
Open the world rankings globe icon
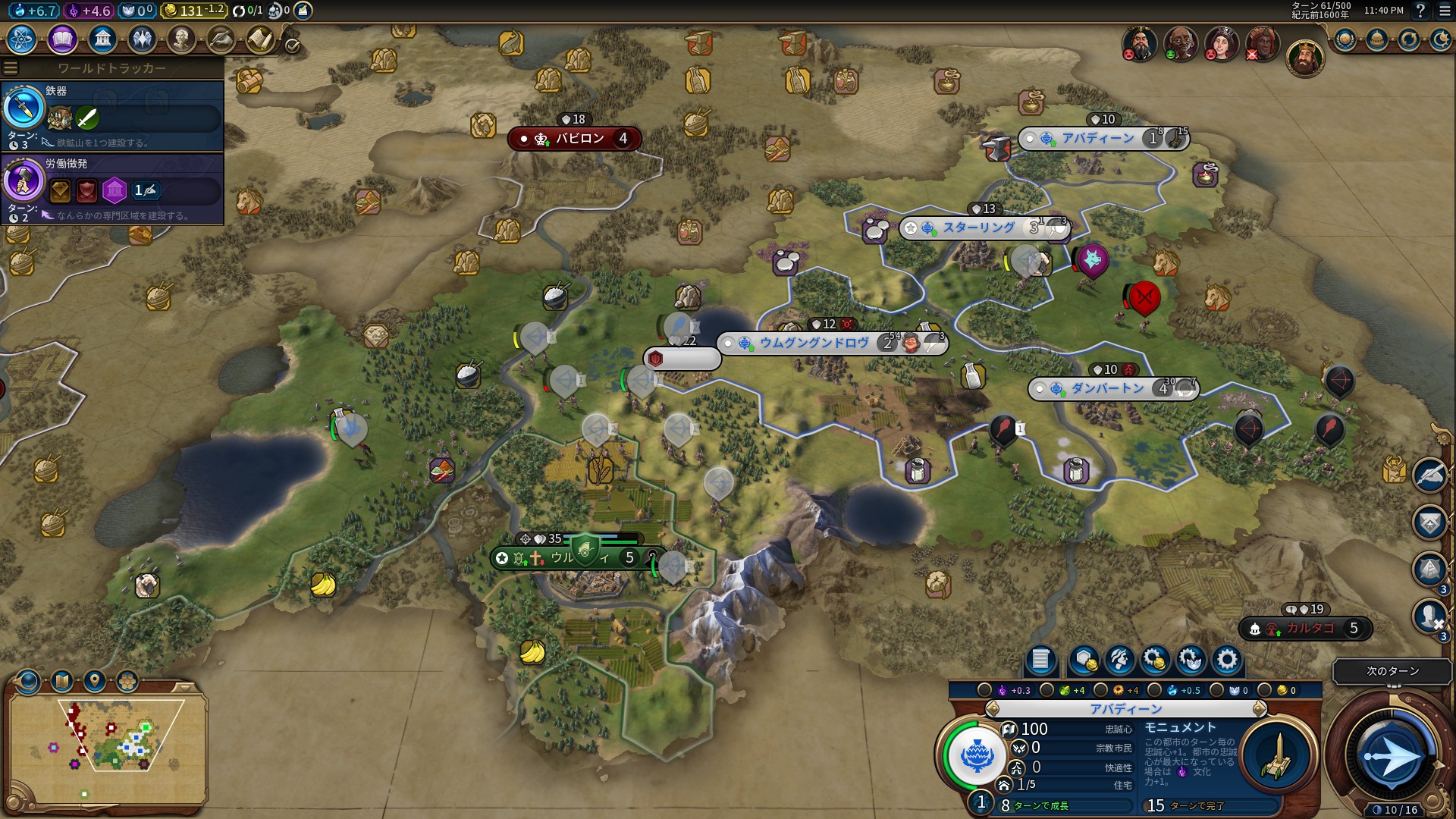pos(1345,39)
